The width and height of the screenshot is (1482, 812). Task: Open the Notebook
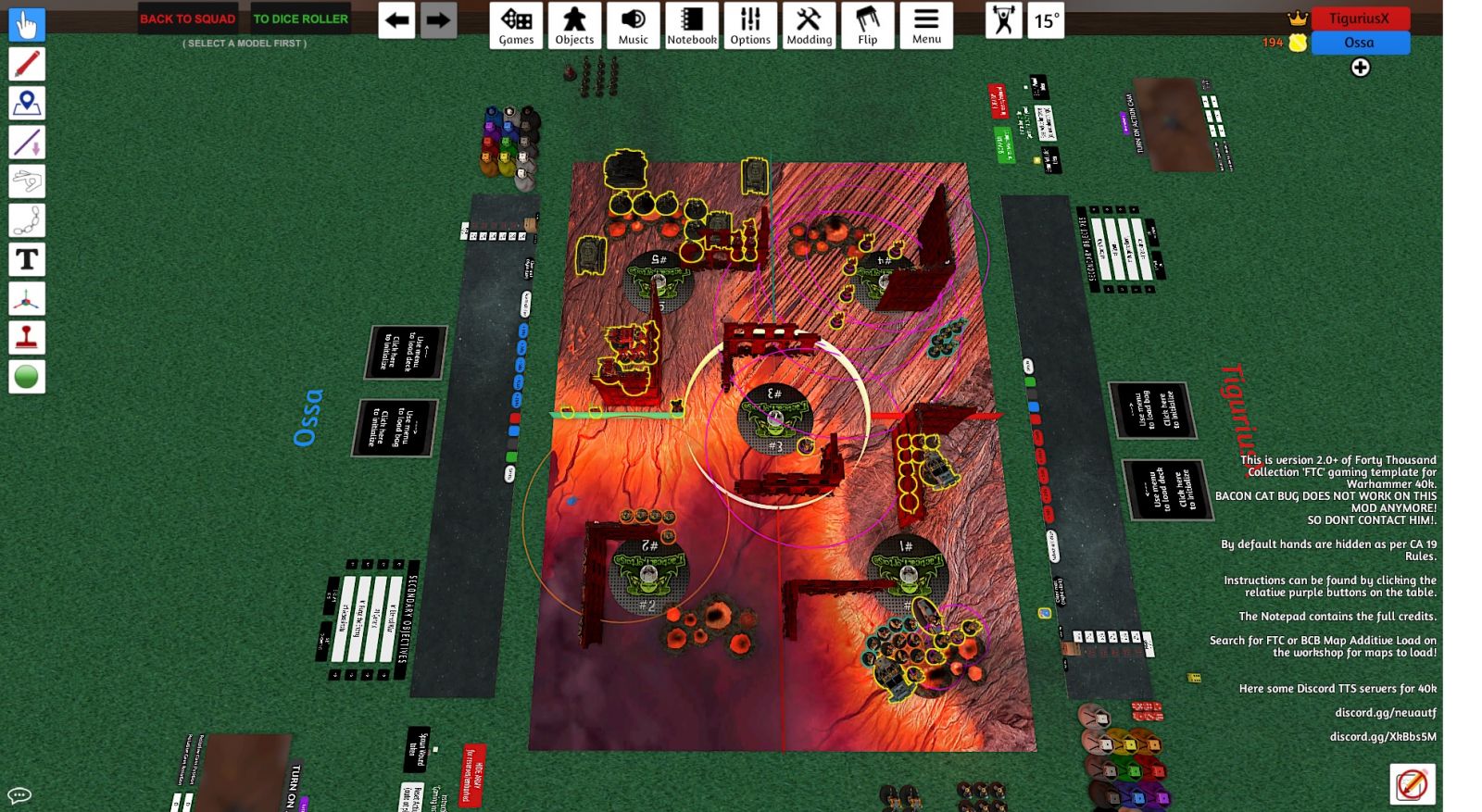692,25
